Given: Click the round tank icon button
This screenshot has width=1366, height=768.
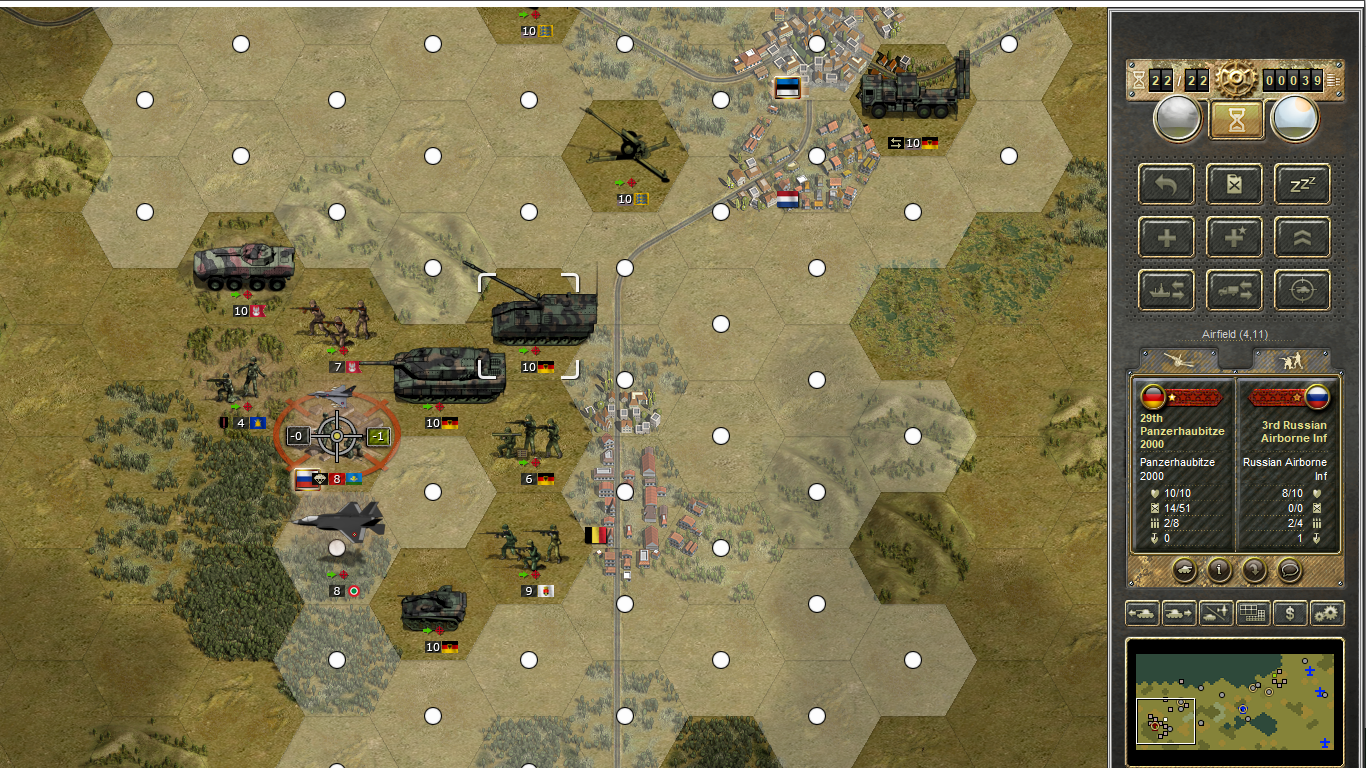Looking at the screenshot, I should tap(1184, 570).
